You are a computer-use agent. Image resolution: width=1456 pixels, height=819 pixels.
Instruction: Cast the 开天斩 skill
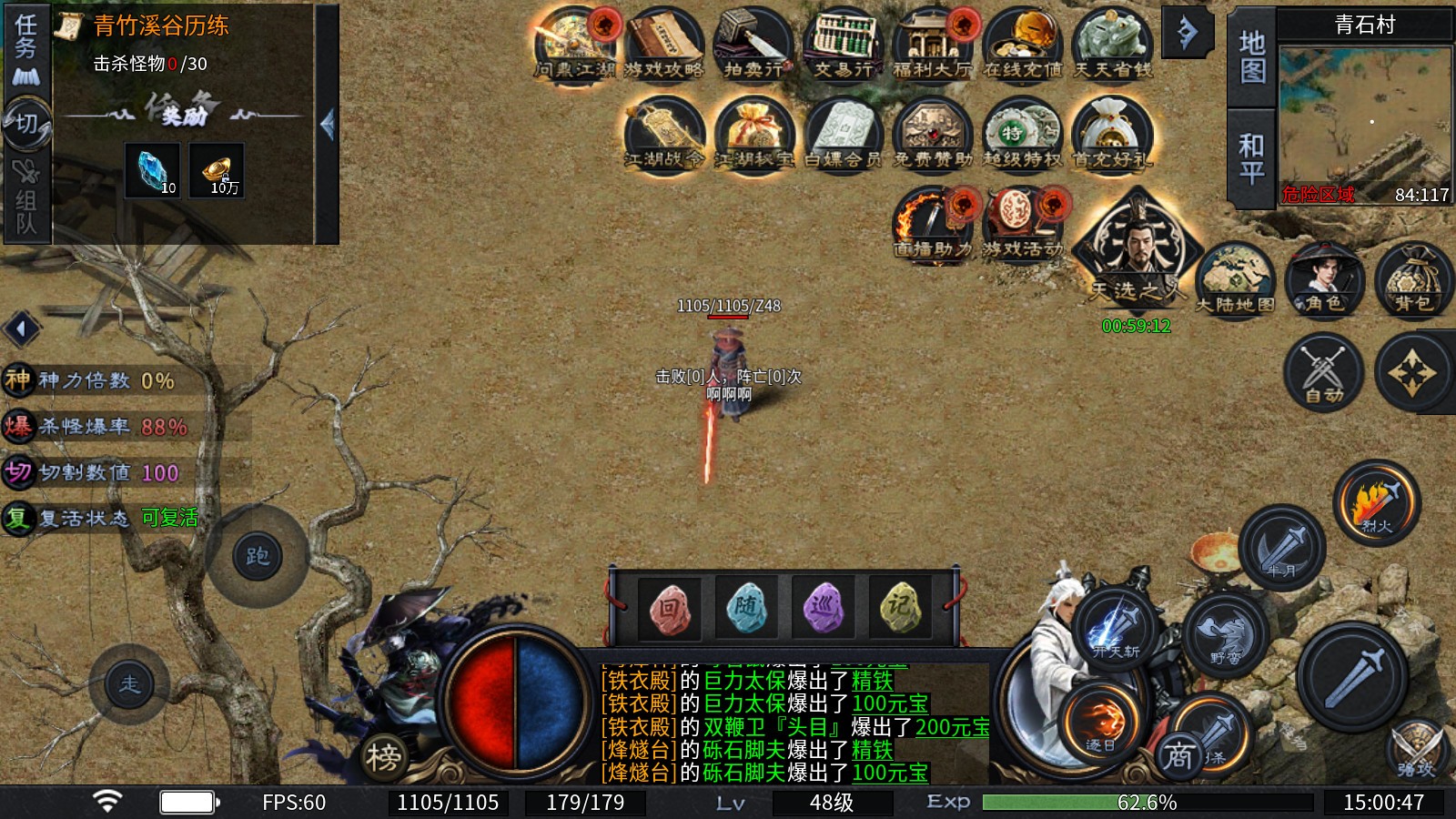point(1117,628)
